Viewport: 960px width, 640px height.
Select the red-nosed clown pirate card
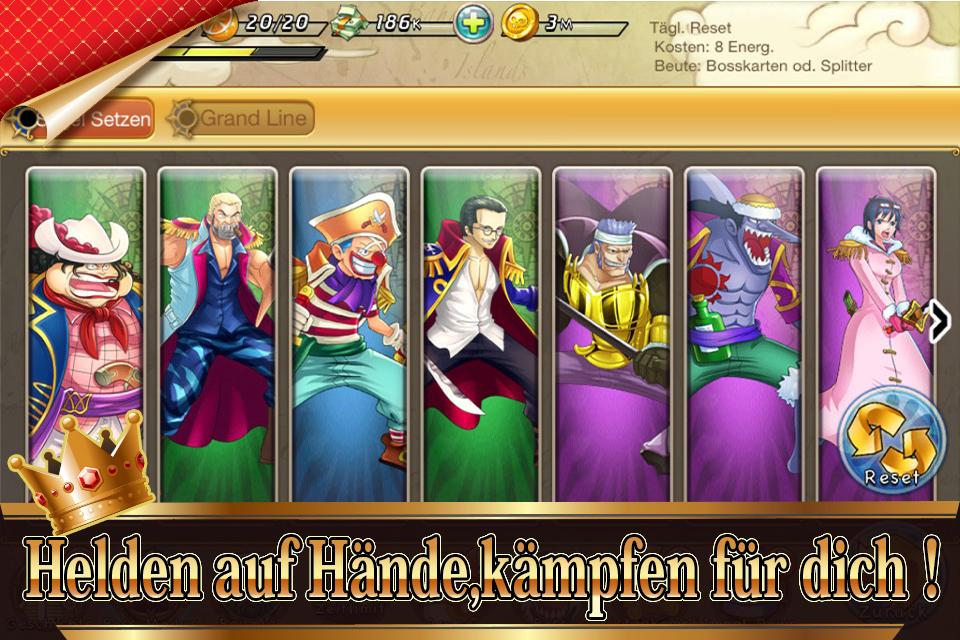(349, 330)
